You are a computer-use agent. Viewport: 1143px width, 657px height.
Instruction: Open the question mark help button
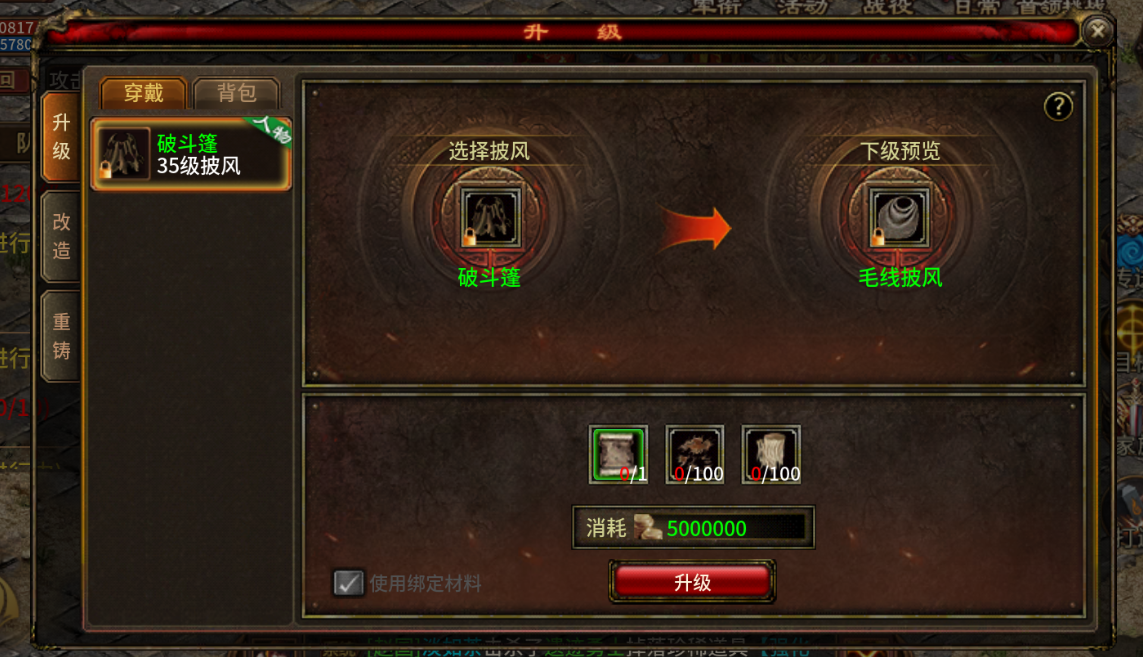[x=1058, y=107]
